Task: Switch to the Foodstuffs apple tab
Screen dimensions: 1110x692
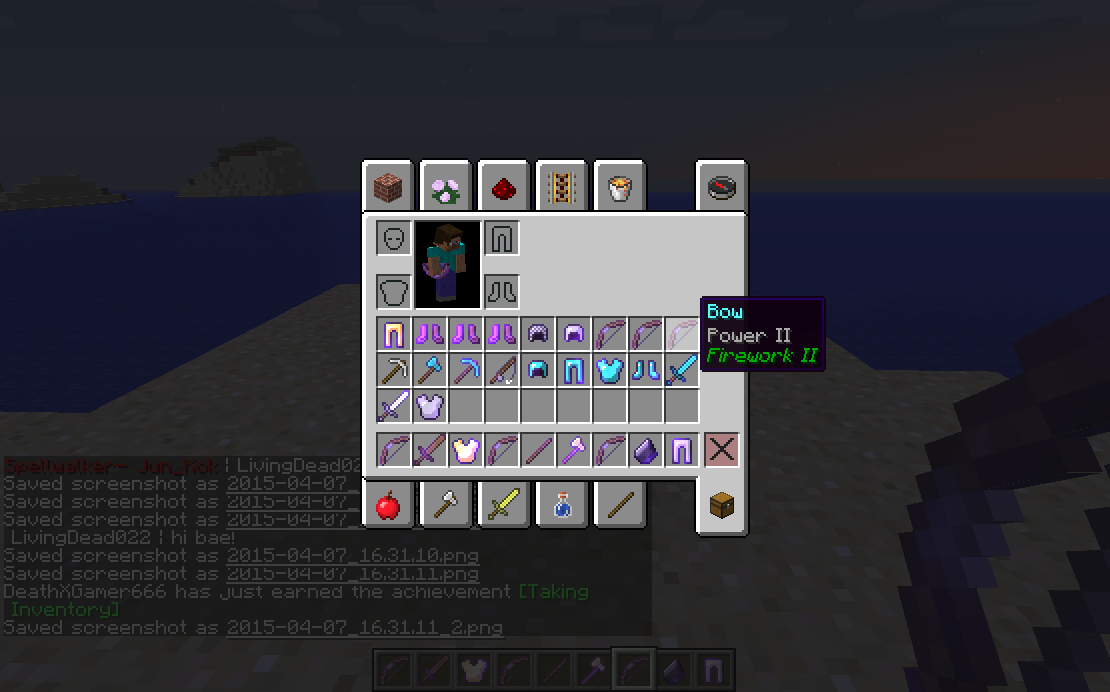Action: click(387, 506)
